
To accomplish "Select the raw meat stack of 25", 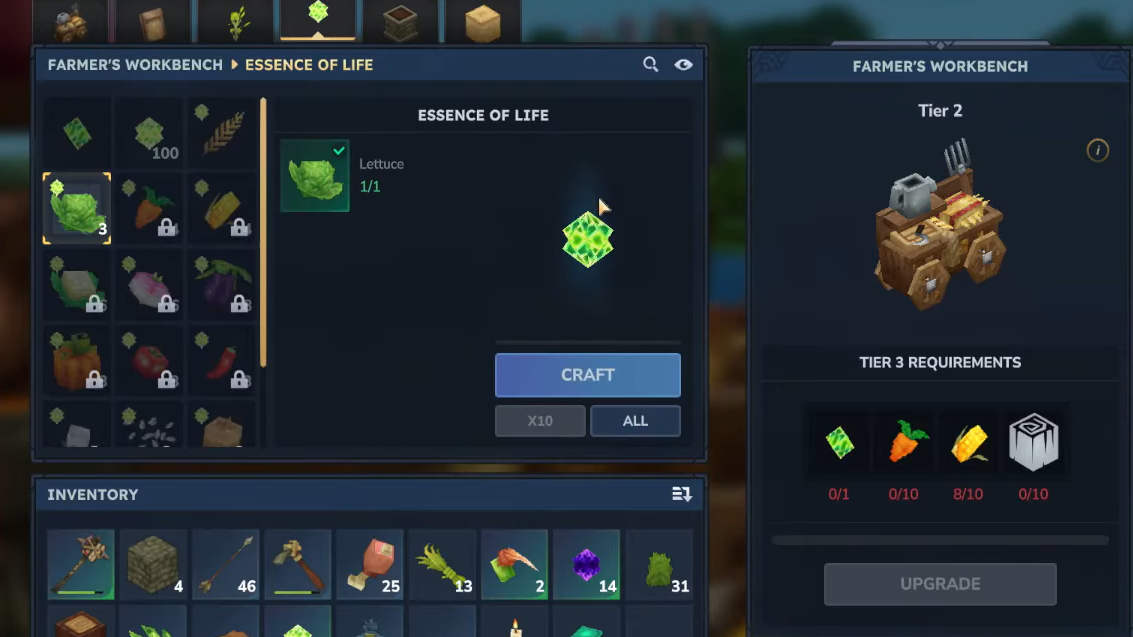I will [x=370, y=565].
